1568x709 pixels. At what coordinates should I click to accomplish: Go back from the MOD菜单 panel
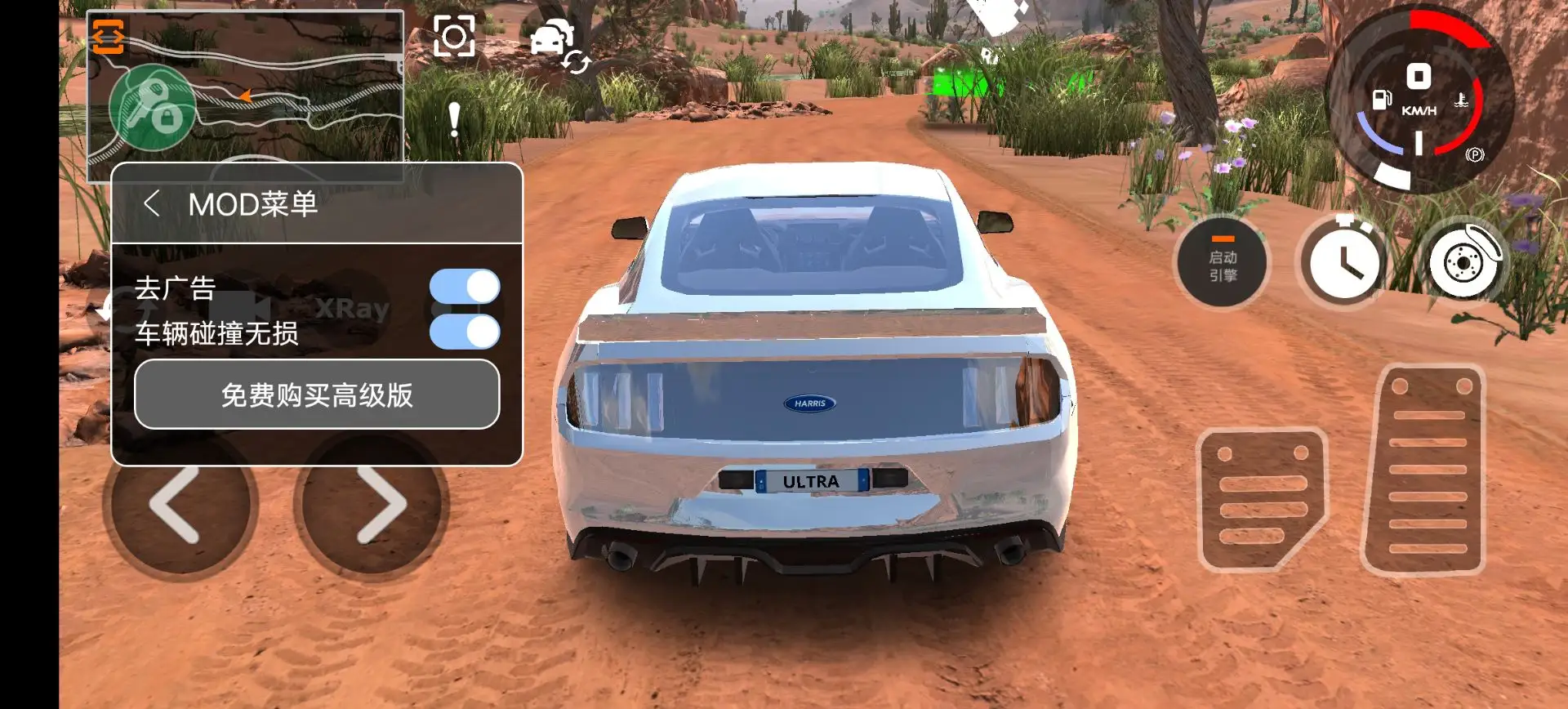pos(152,203)
